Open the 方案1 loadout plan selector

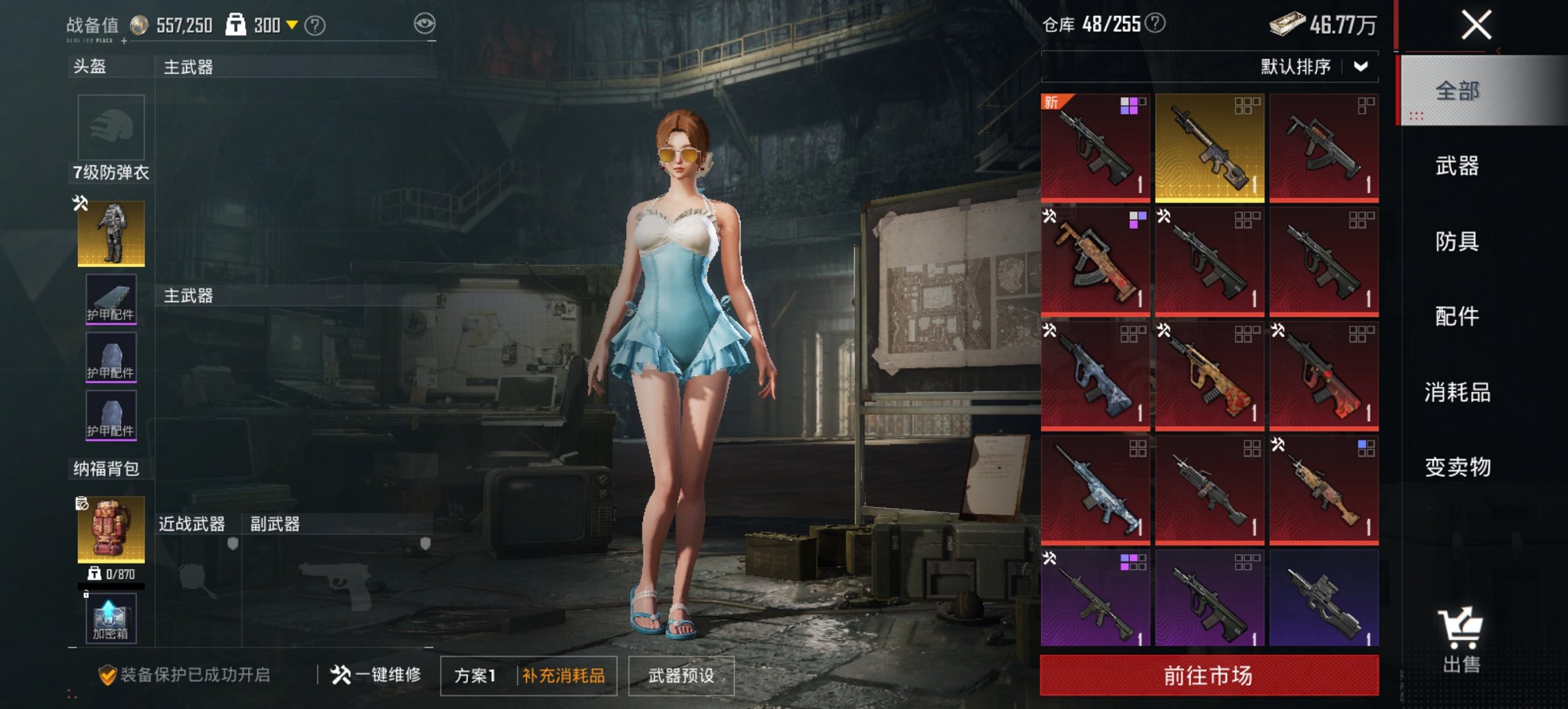click(476, 675)
